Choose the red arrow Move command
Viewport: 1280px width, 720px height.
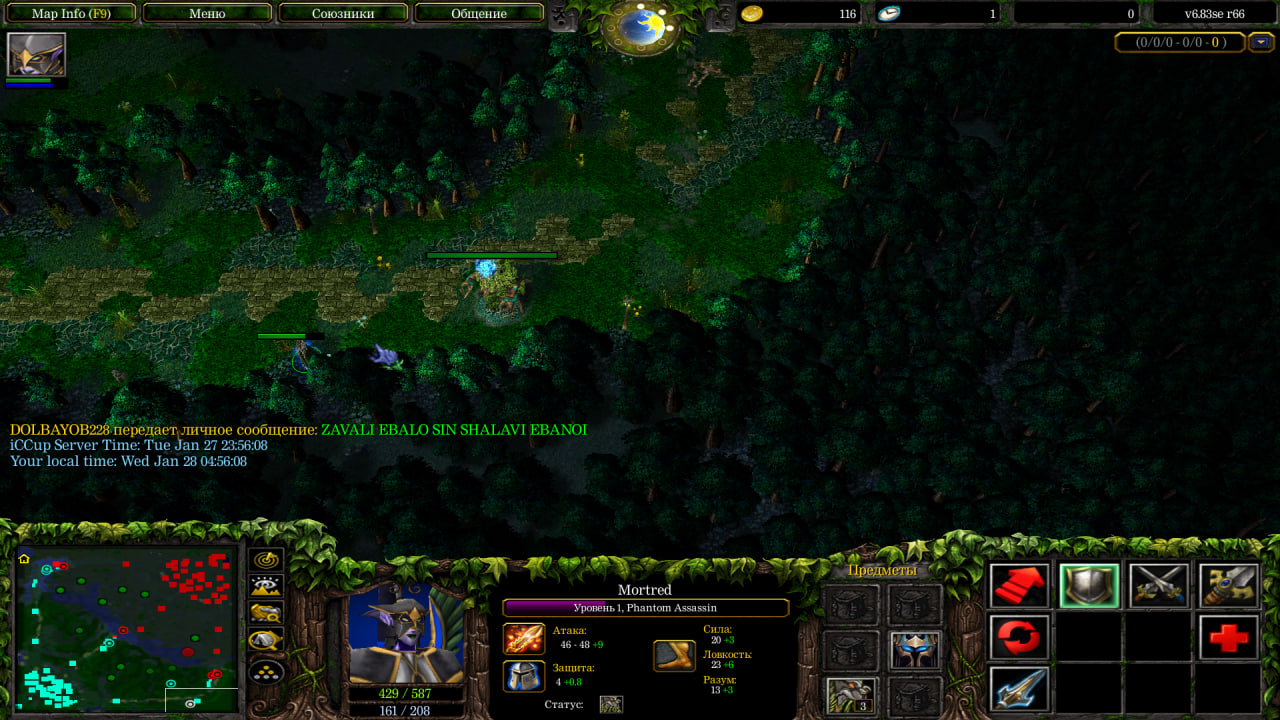pyautogui.click(x=1019, y=586)
